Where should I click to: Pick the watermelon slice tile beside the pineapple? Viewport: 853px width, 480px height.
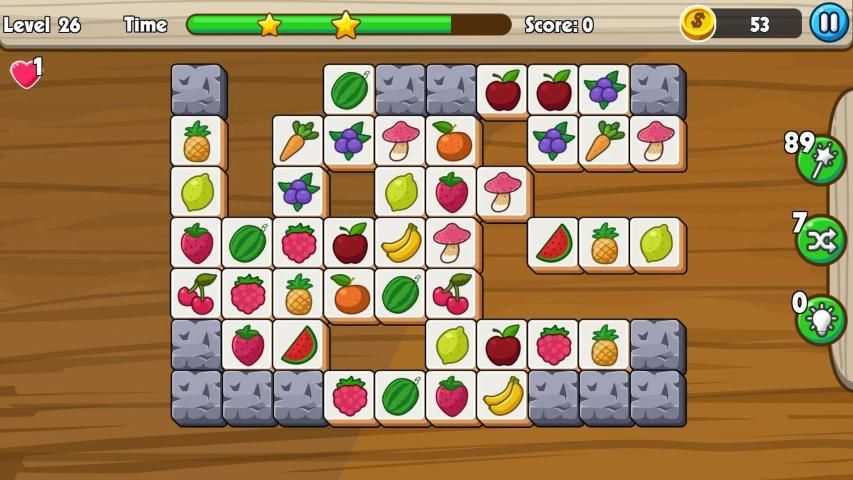point(554,243)
